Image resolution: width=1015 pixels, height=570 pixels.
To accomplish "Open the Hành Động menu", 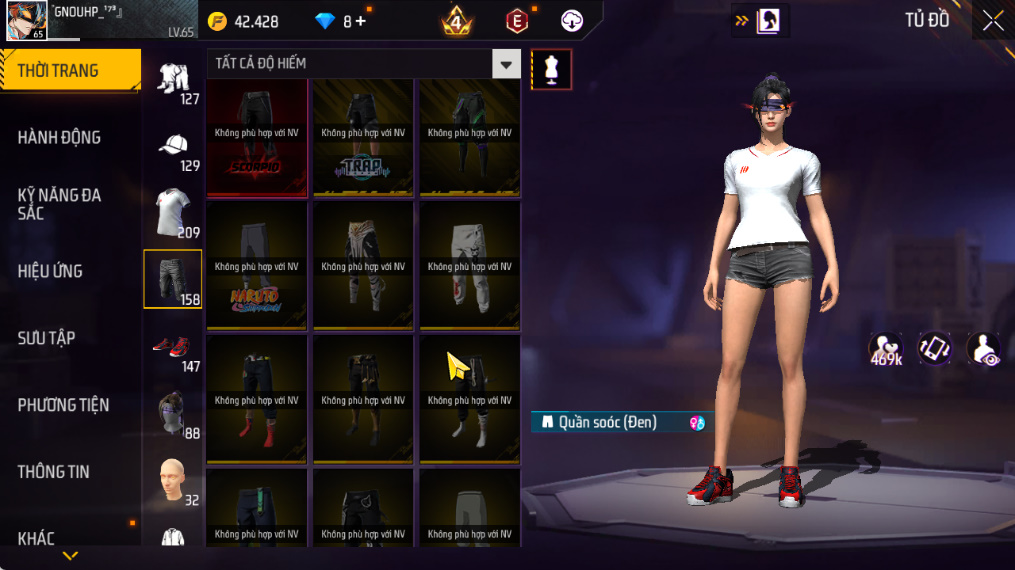I will [x=60, y=137].
